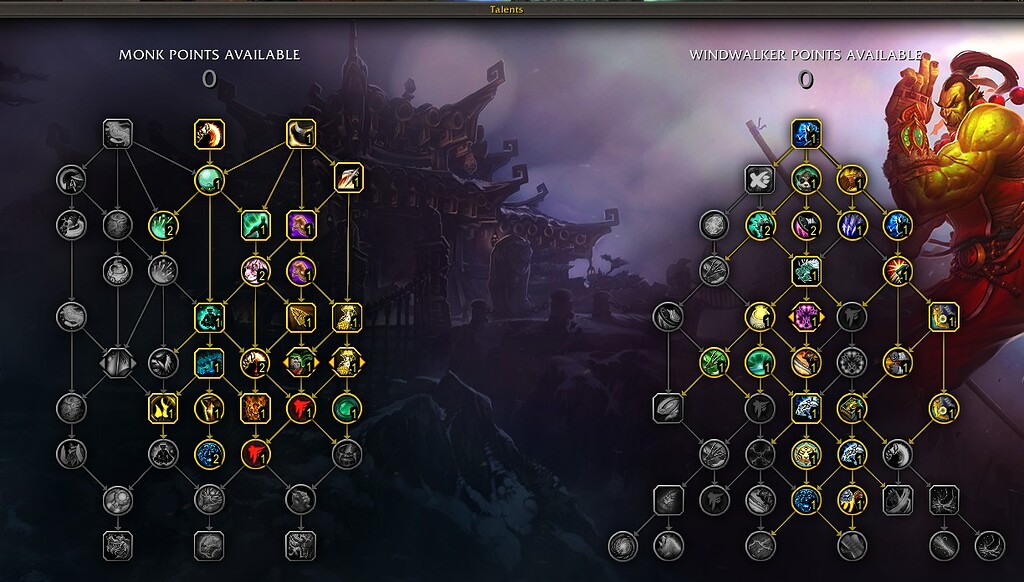Select the Windwalker tree's blue root talent
The image size is (1024, 582).
point(806,133)
